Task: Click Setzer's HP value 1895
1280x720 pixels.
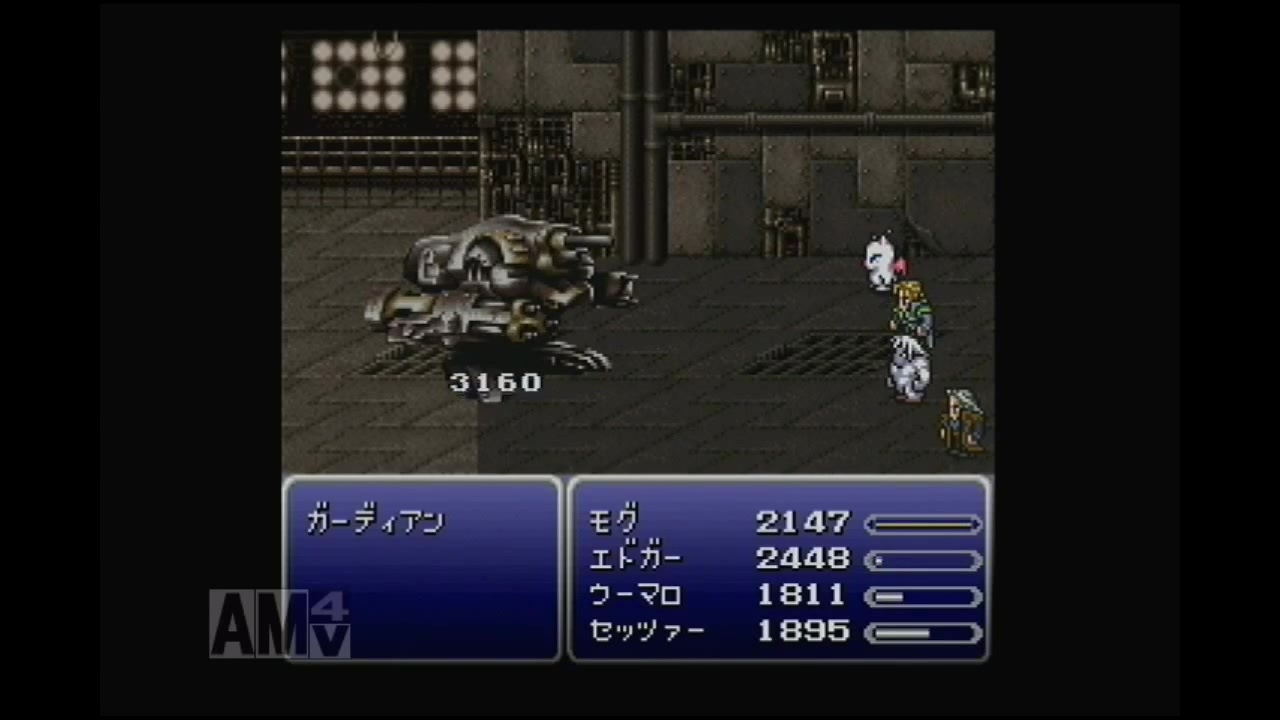Action: (803, 631)
